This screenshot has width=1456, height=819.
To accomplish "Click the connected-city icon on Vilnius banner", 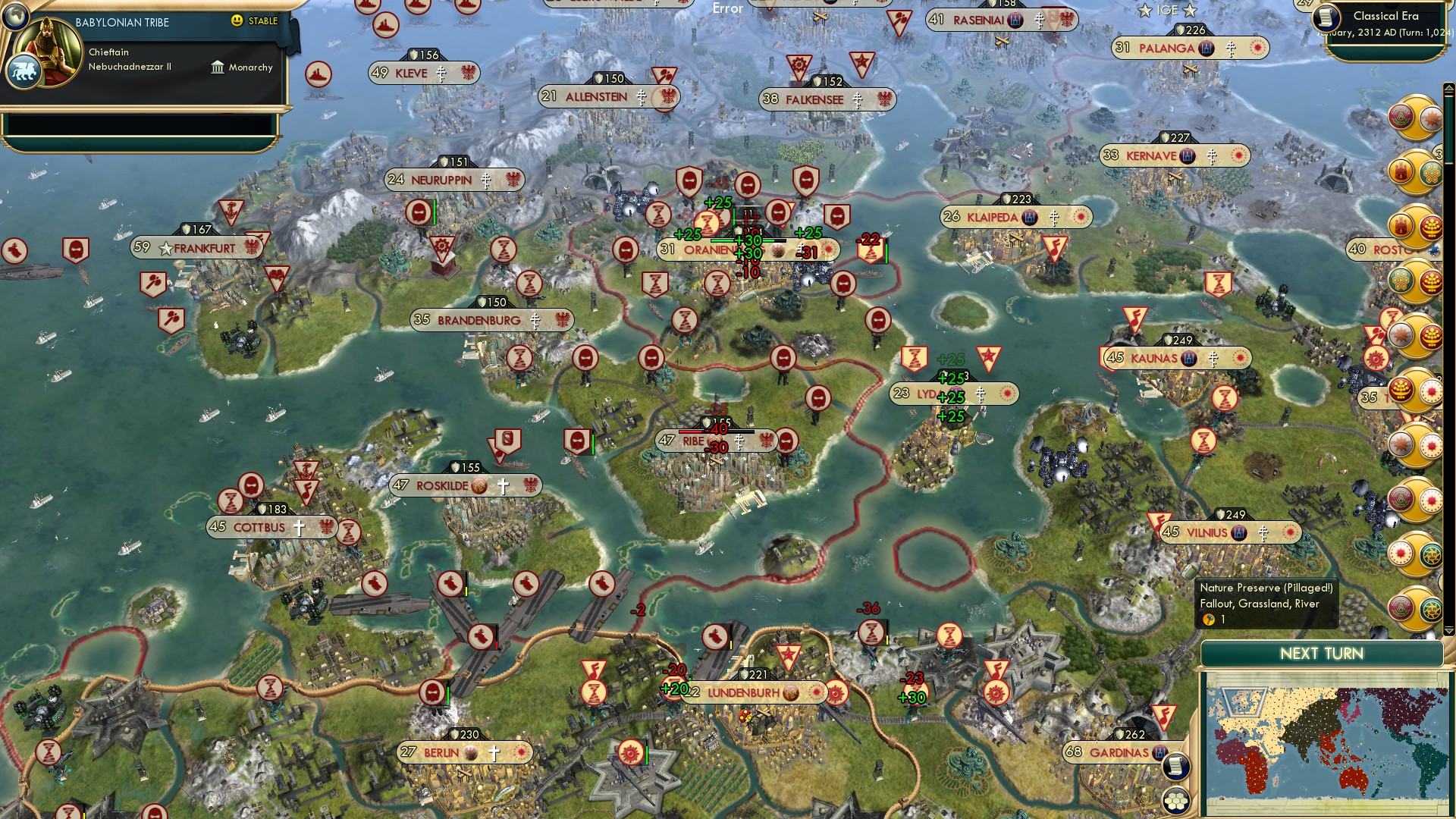I will (x=1238, y=532).
